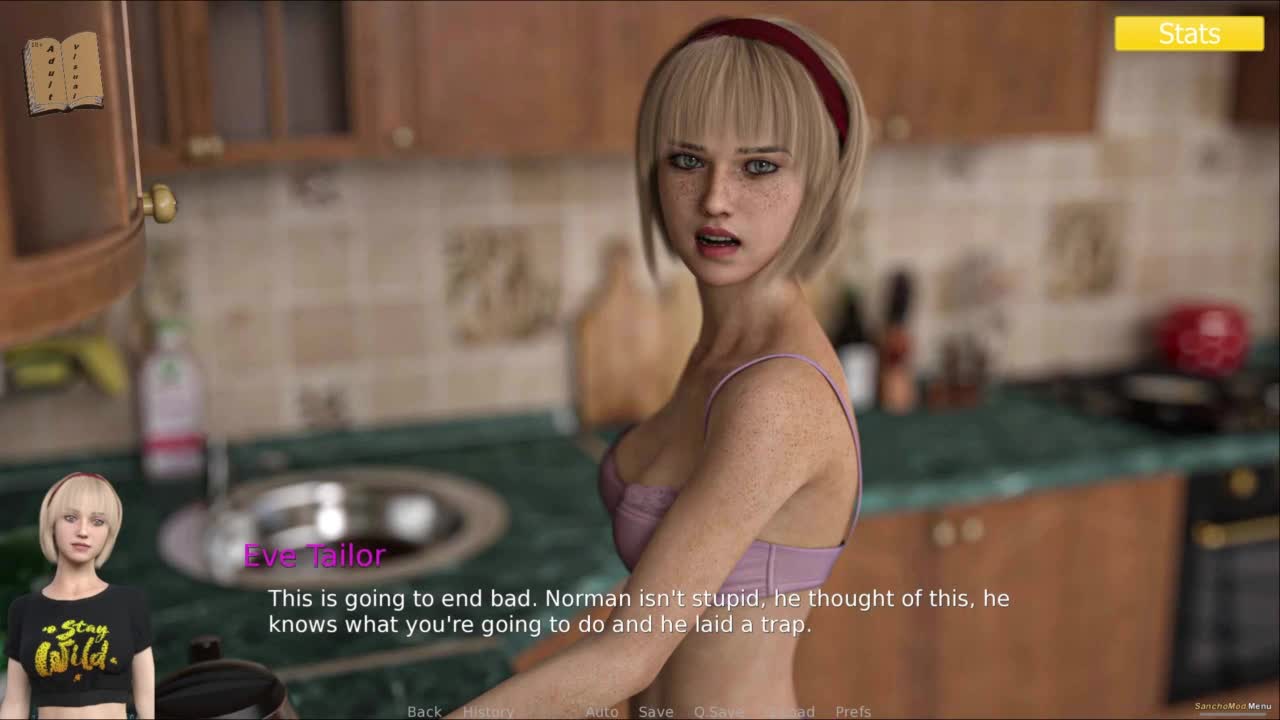Open Prefs settings
This screenshot has height=720, width=1280.
(853, 711)
